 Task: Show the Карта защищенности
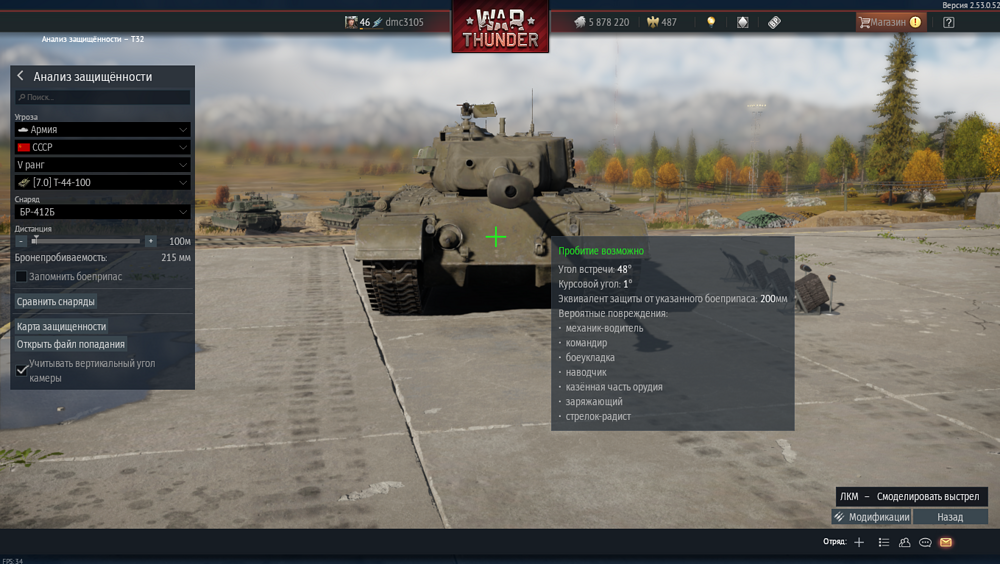61,326
